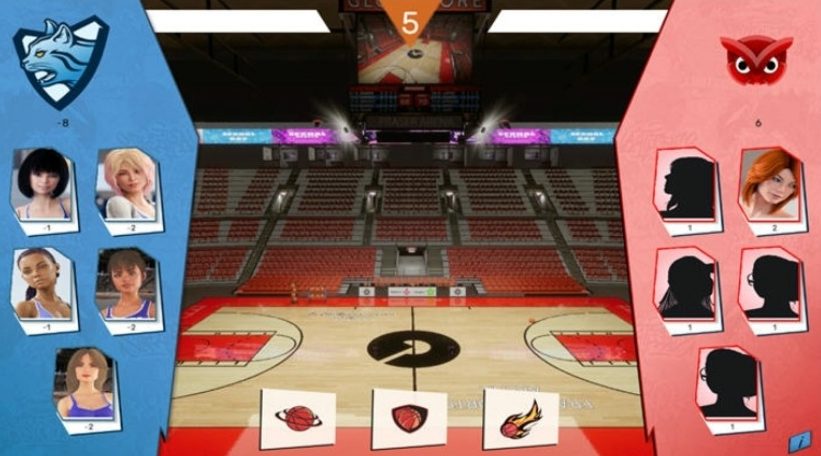
Task: Choose the blonde player portrait
Action: [x=128, y=186]
